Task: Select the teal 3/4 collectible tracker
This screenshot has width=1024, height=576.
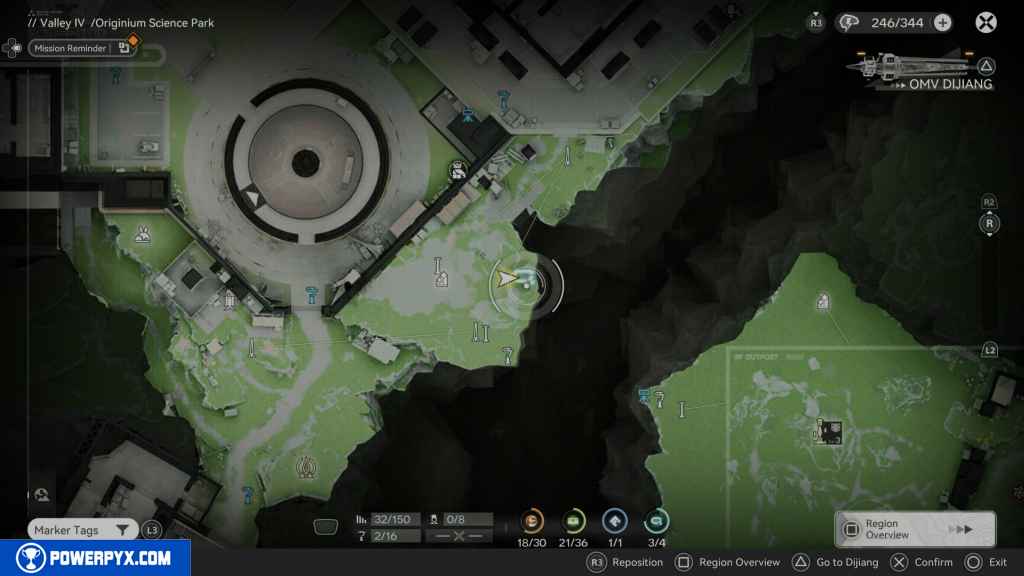Action: tap(656, 521)
